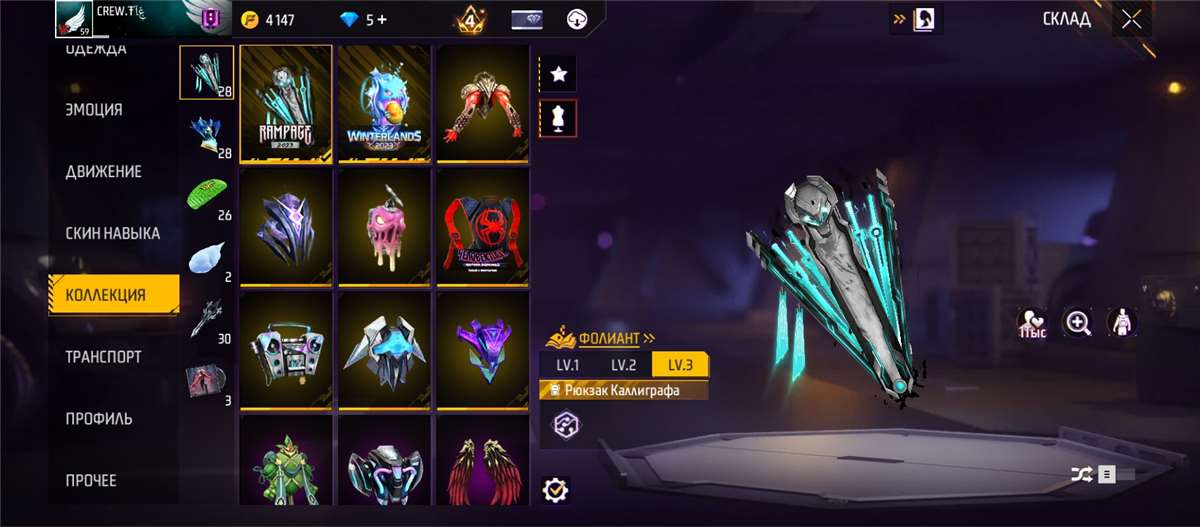The width and height of the screenshot is (1200, 527).
Task: Open the Профиль category
Action: pyautogui.click(x=99, y=419)
